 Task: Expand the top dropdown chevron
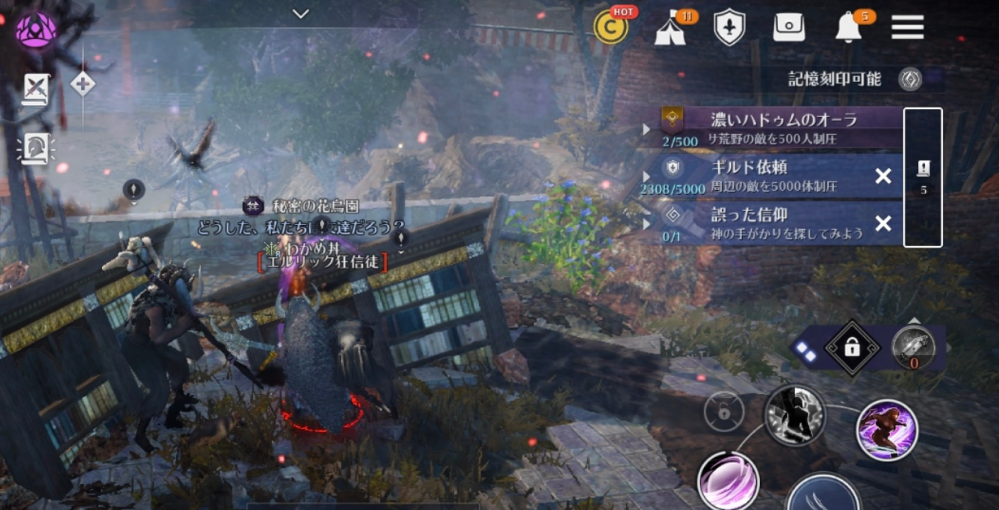pos(301,13)
